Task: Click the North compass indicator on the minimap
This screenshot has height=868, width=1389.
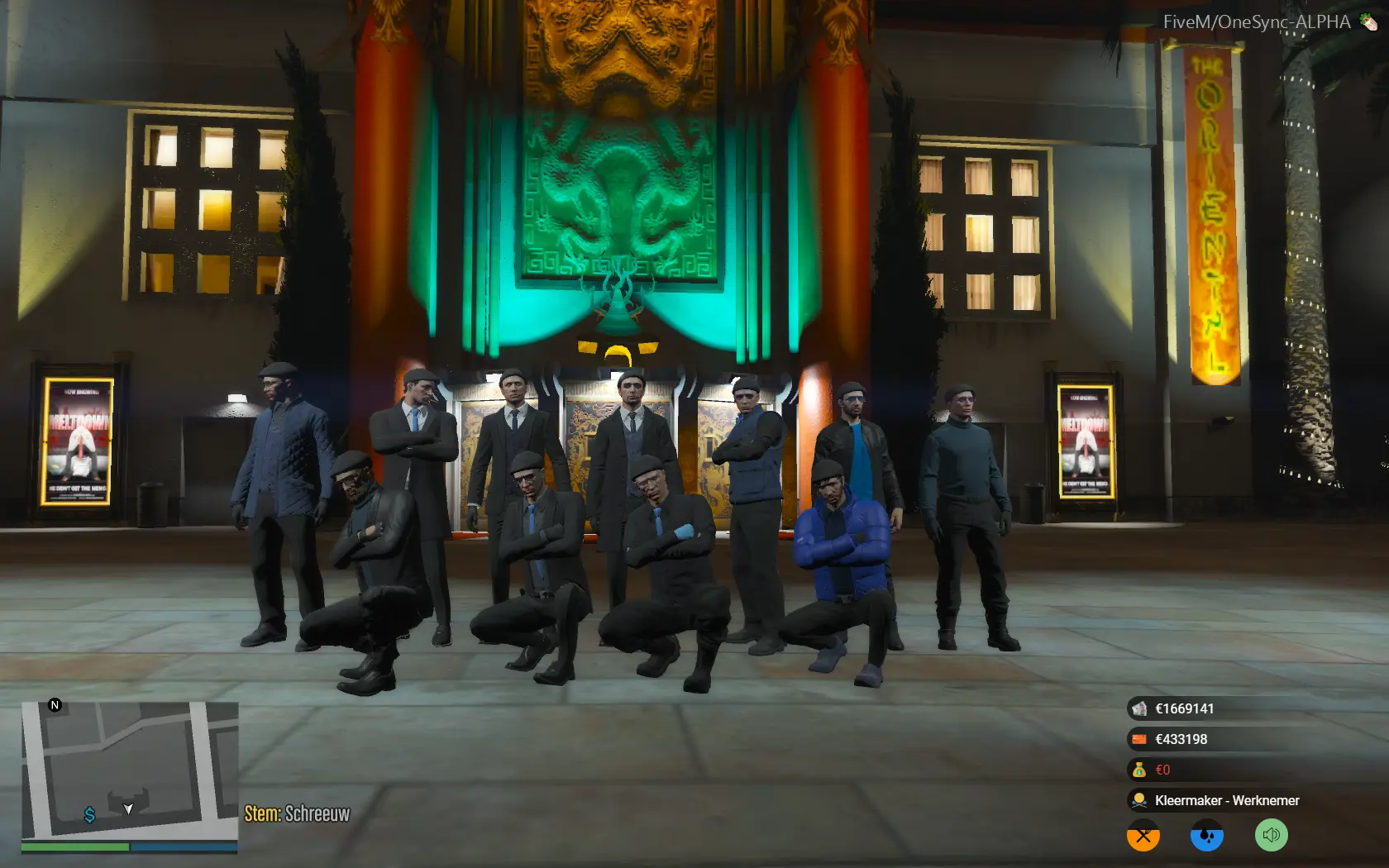Action: (x=55, y=705)
